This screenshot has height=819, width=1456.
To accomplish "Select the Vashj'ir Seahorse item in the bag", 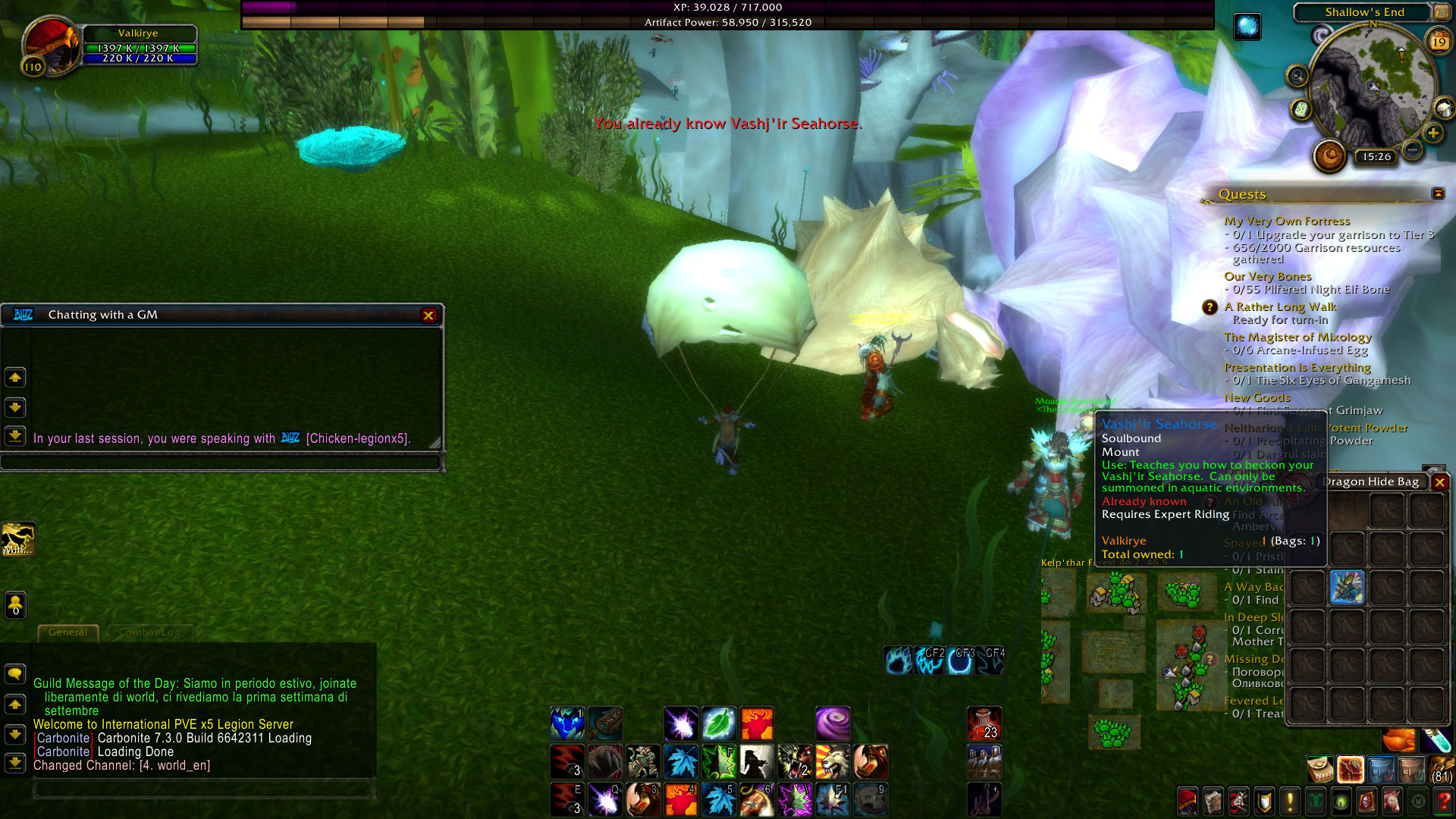I will pyautogui.click(x=1347, y=588).
